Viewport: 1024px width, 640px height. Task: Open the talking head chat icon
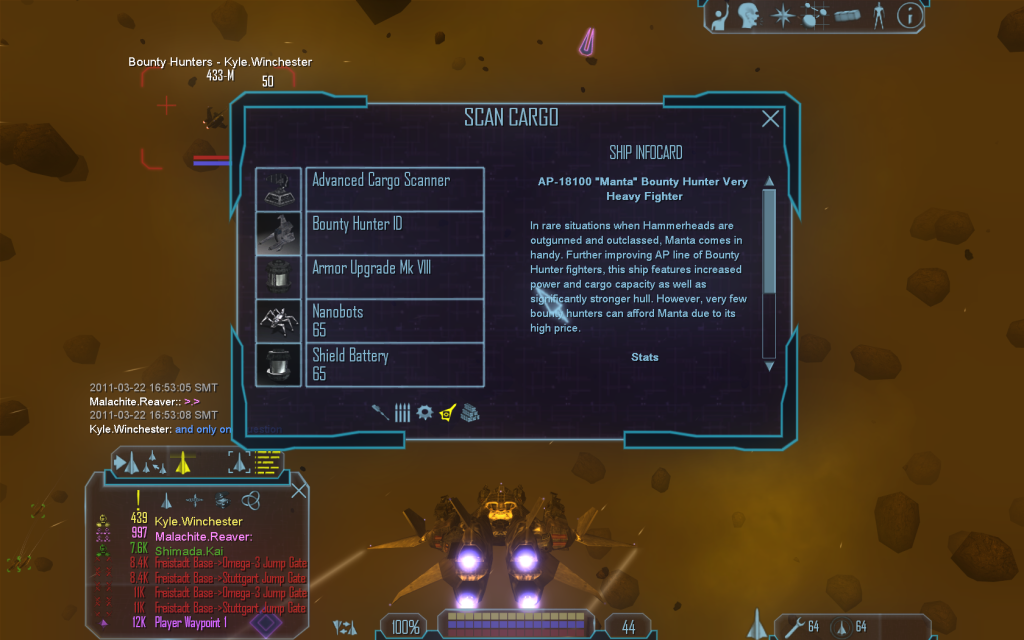tap(747, 15)
